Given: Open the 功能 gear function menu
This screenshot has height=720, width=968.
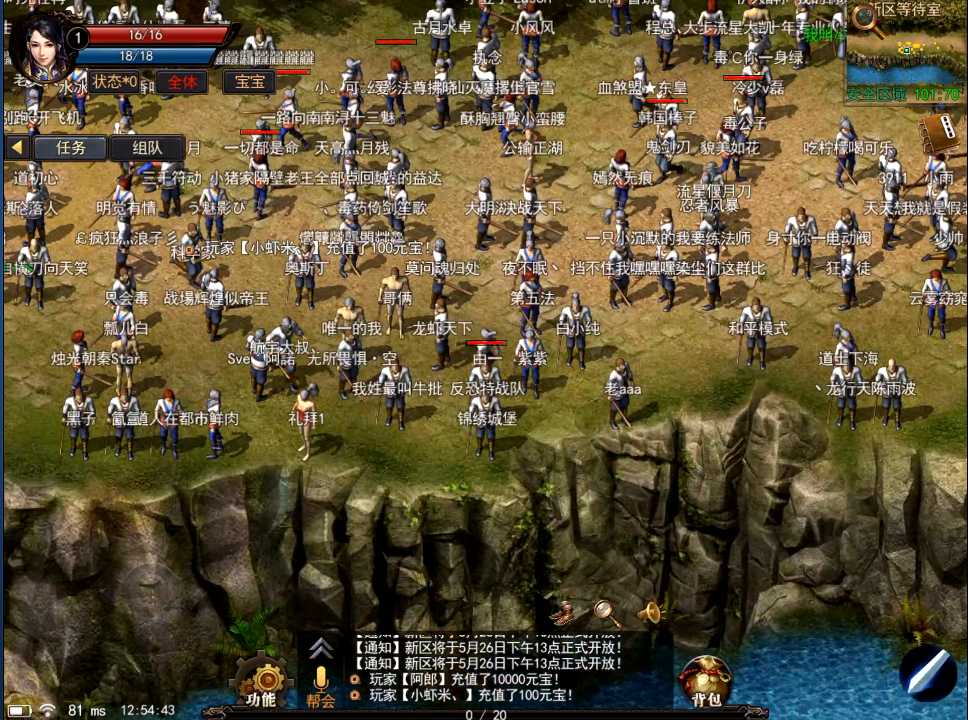Looking at the screenshot, I should tap(262, 680).
